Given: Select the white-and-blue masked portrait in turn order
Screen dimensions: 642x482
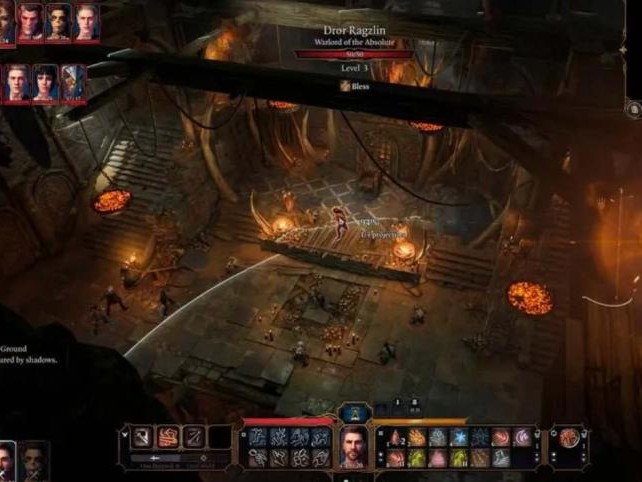Looking at the screenshot, I should click(x=74, y=82).
